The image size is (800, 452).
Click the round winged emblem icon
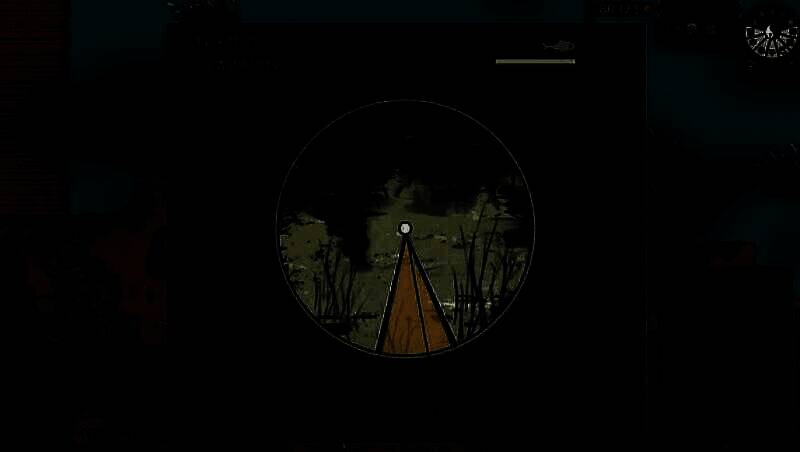[770, 35]
